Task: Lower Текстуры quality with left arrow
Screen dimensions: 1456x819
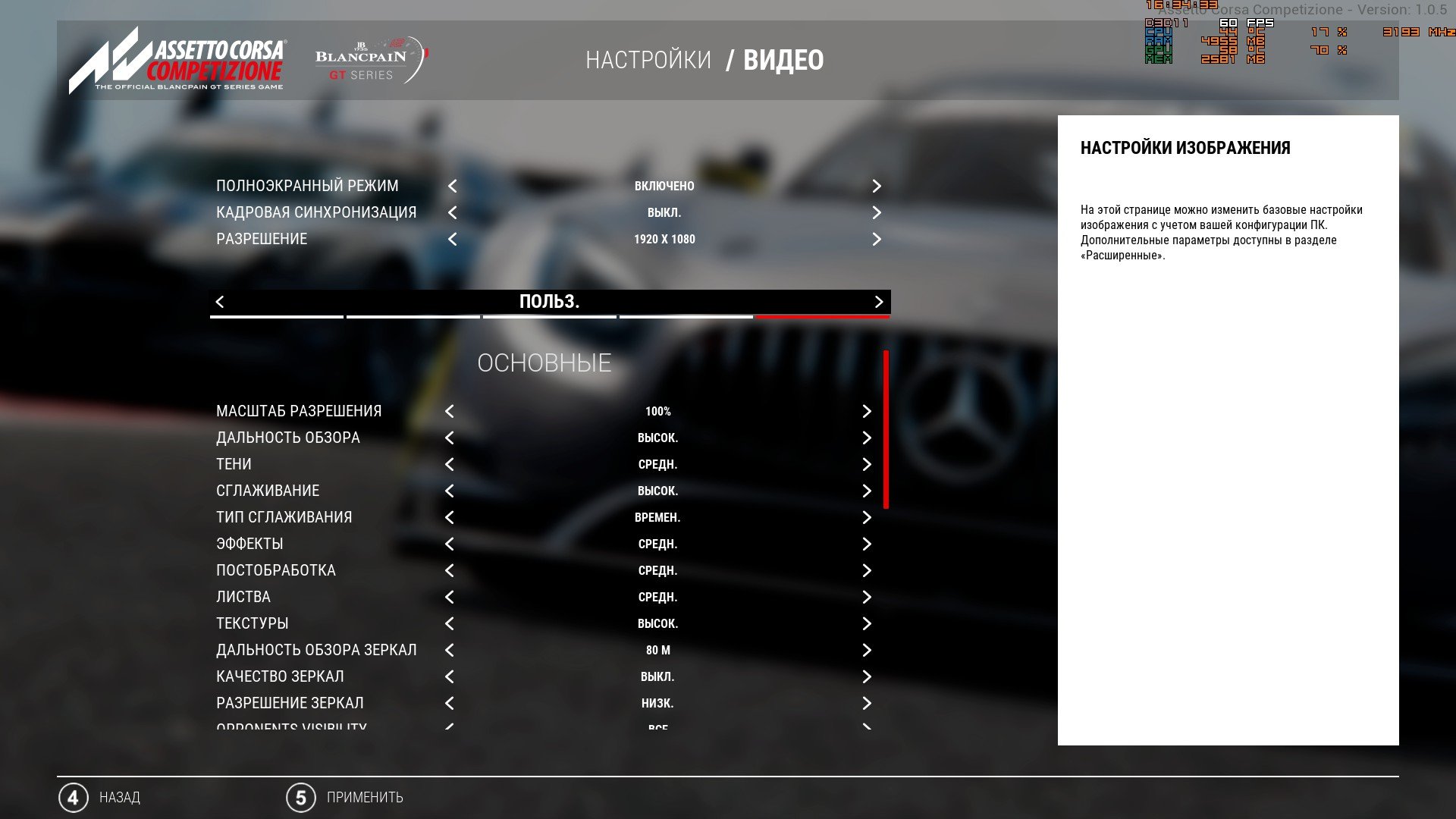Action: coord(450,624)
